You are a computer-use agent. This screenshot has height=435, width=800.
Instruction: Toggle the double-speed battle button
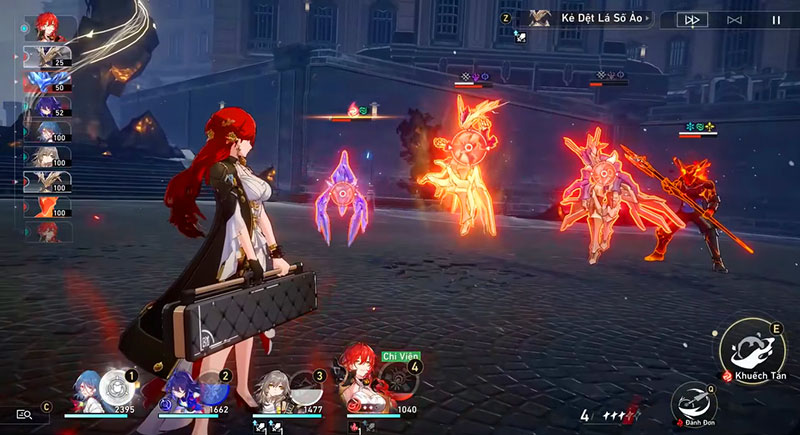[x=691, y=19]
